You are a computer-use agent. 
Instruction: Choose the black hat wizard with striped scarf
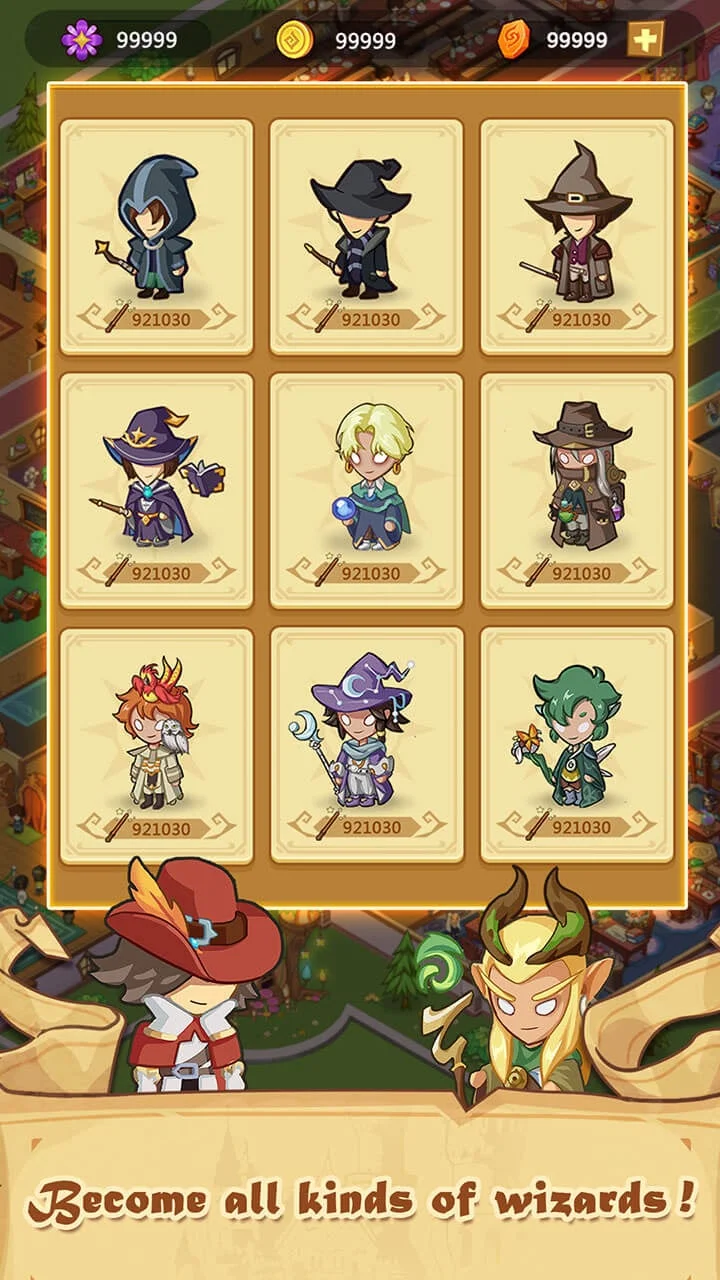pyautogui.click(x=366, y=236)
